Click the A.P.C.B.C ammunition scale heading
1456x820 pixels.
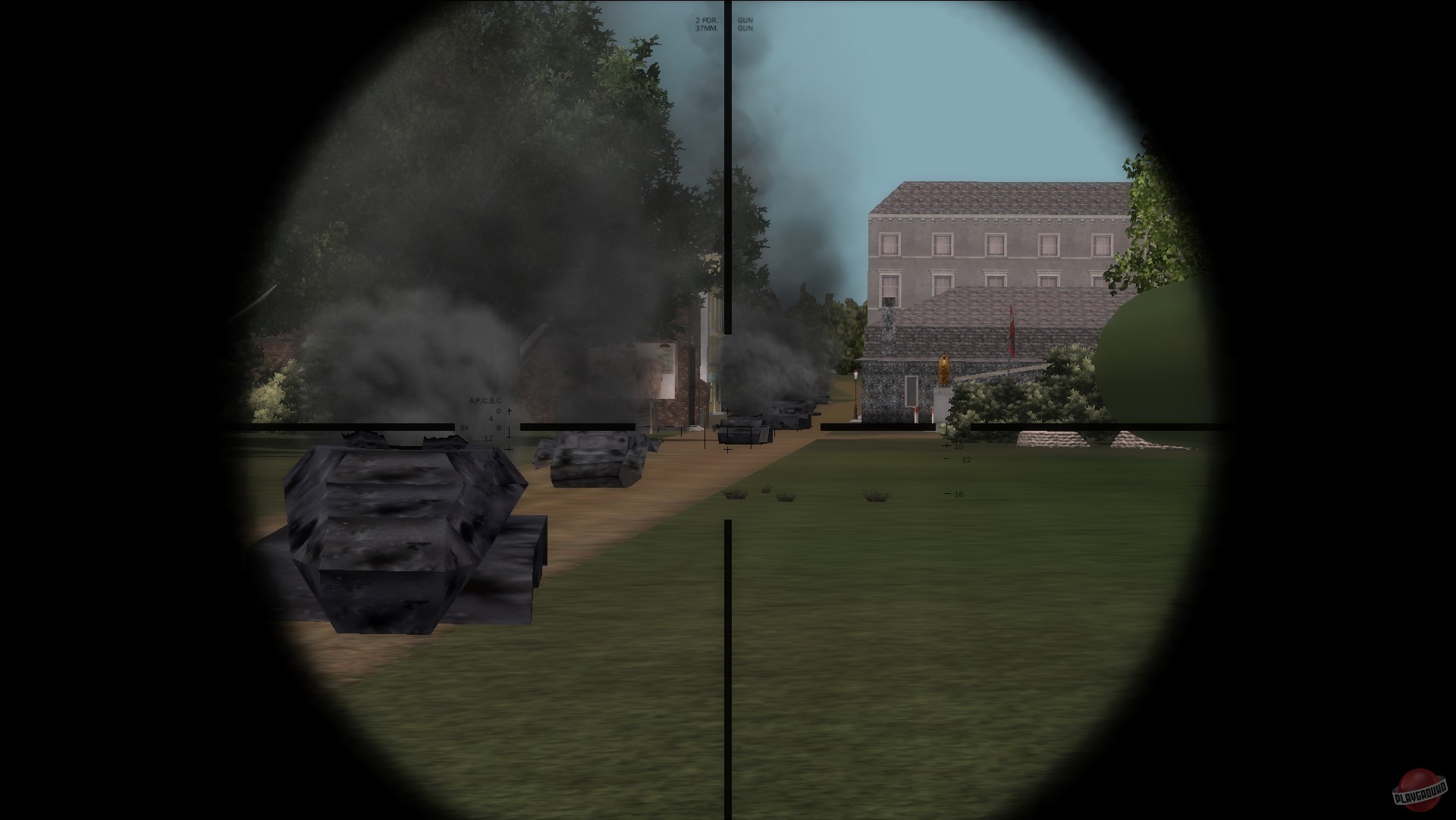coord(485,401)
